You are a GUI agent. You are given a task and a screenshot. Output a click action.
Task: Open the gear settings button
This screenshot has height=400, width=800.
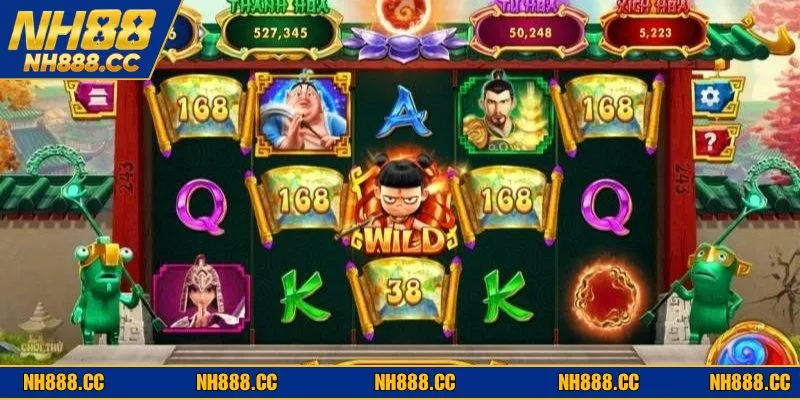712,97
